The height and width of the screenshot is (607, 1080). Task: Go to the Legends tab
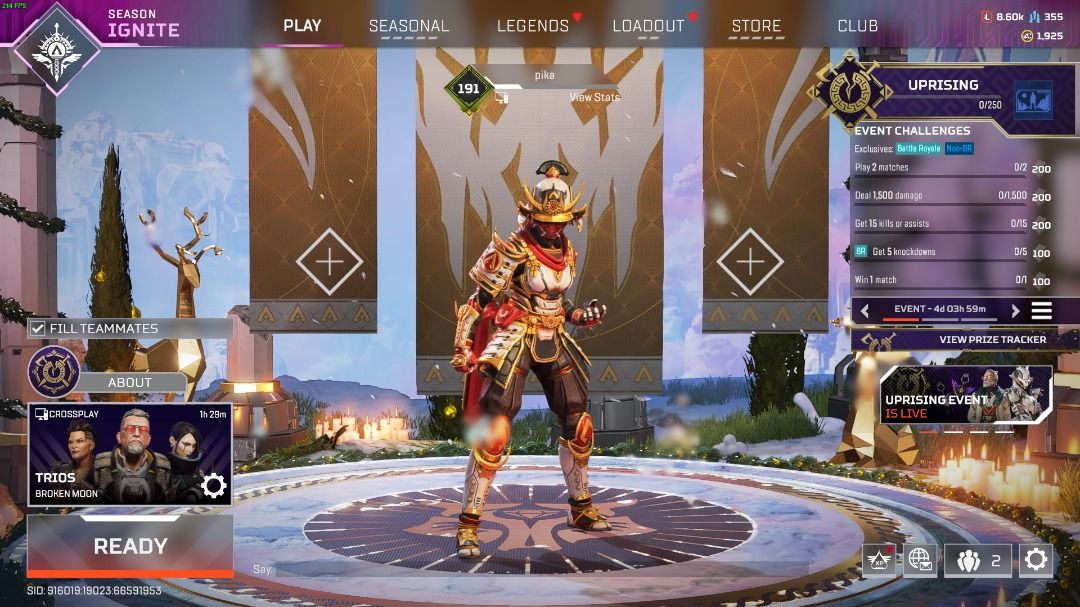533,26
